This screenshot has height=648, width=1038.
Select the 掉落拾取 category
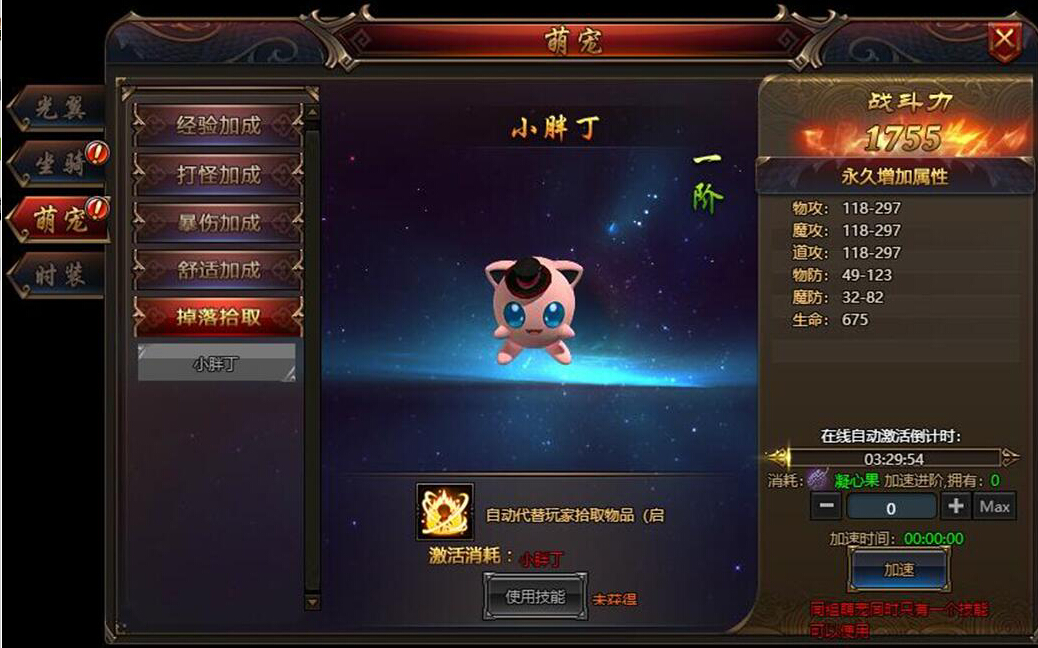click(218, 318)
